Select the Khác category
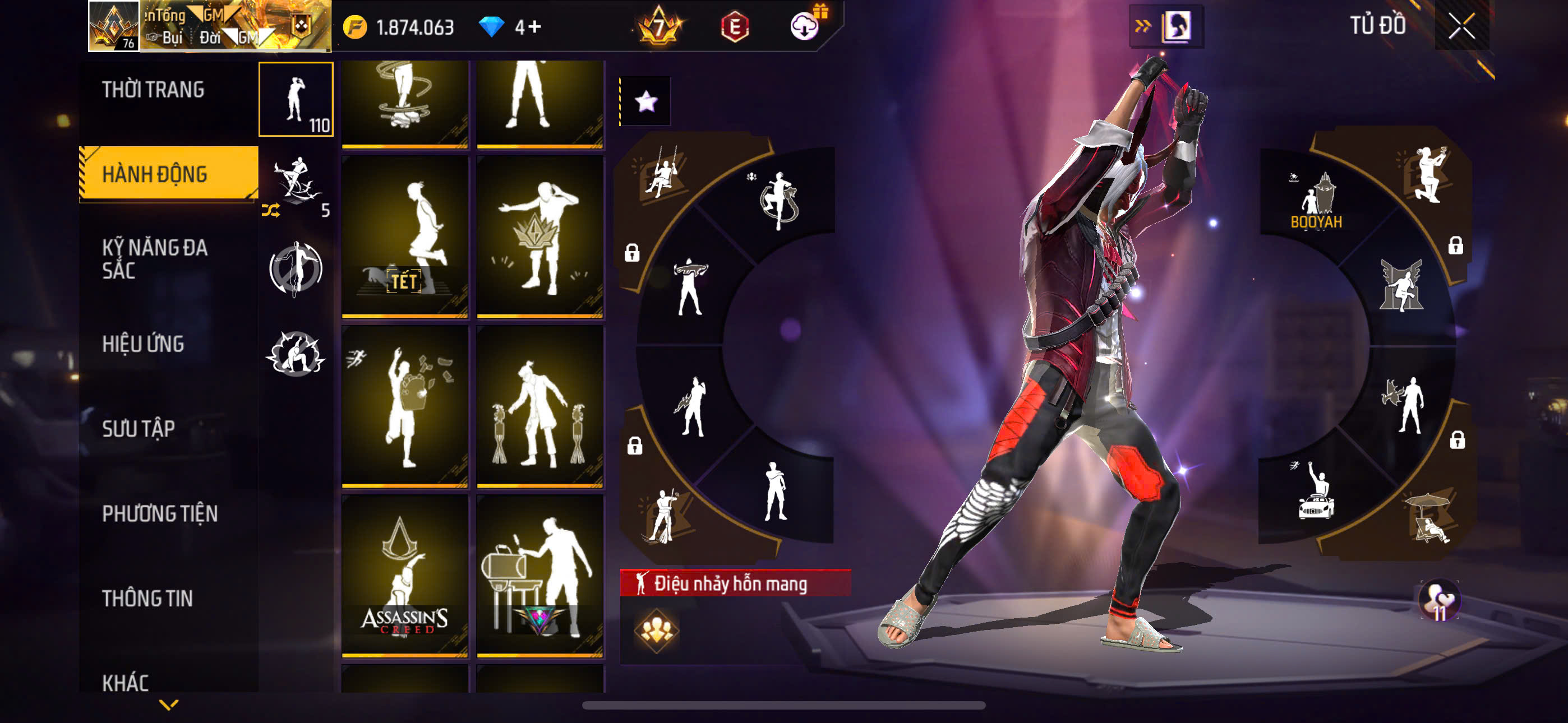Screen dimensions: 1568x723 pyautogui.click(x=126, y=682)
